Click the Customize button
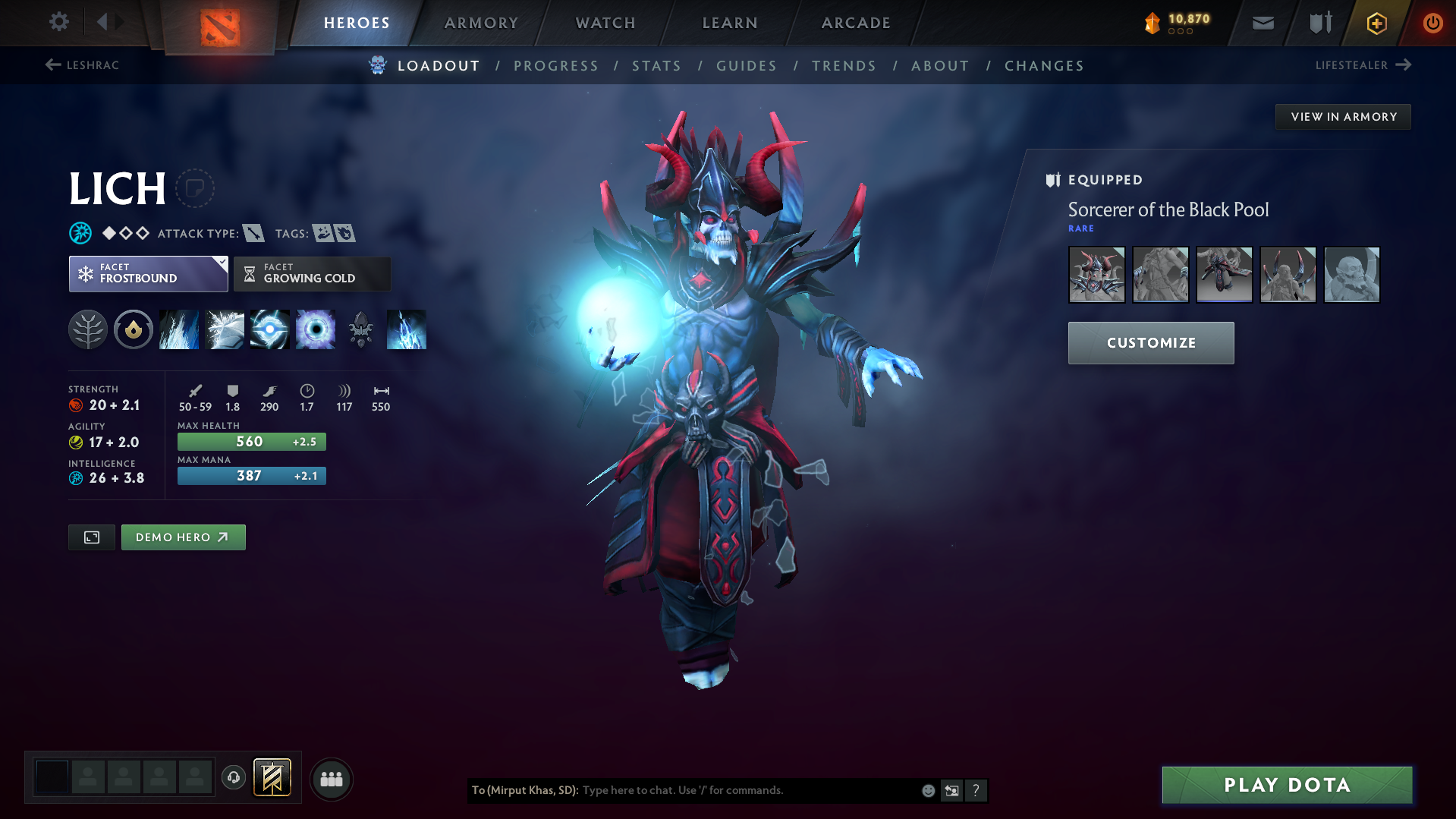Viewport: 1456px width, 819px height. click(x=1150, y=342)
